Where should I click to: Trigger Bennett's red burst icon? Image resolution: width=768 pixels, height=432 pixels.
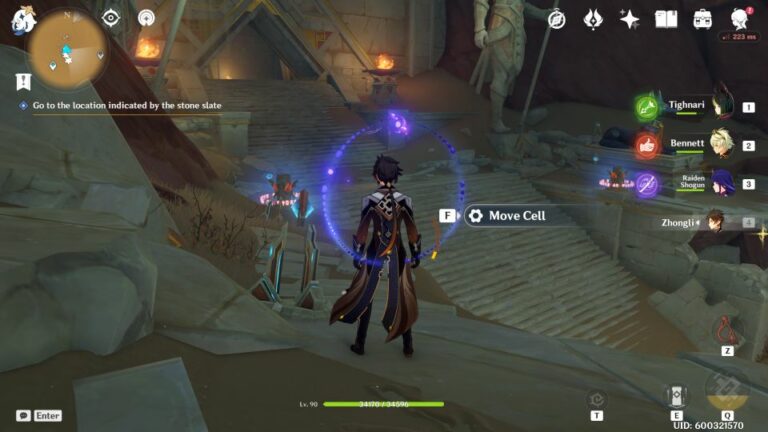(x=647, y=145)
